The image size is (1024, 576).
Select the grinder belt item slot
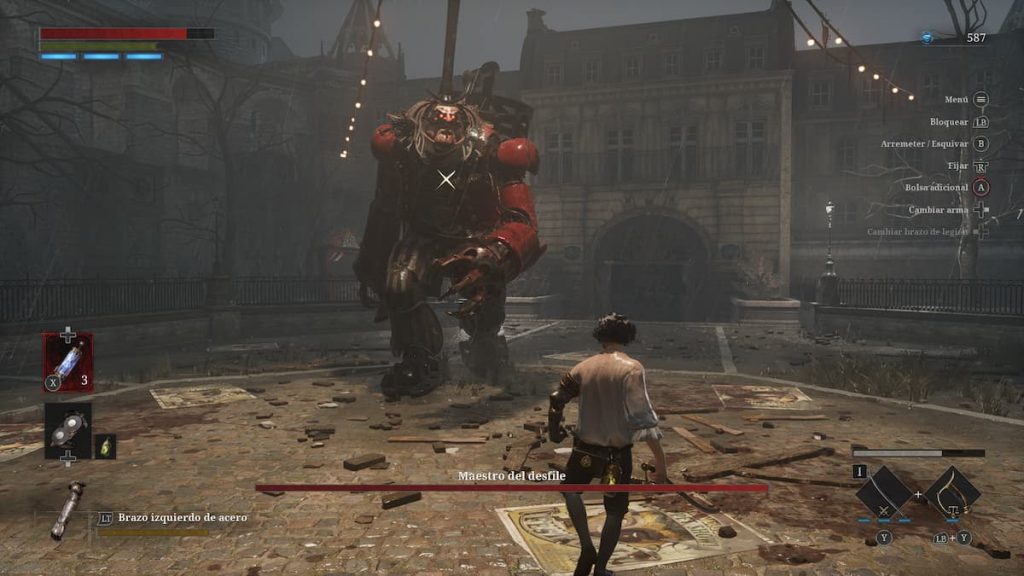point(67,428)
